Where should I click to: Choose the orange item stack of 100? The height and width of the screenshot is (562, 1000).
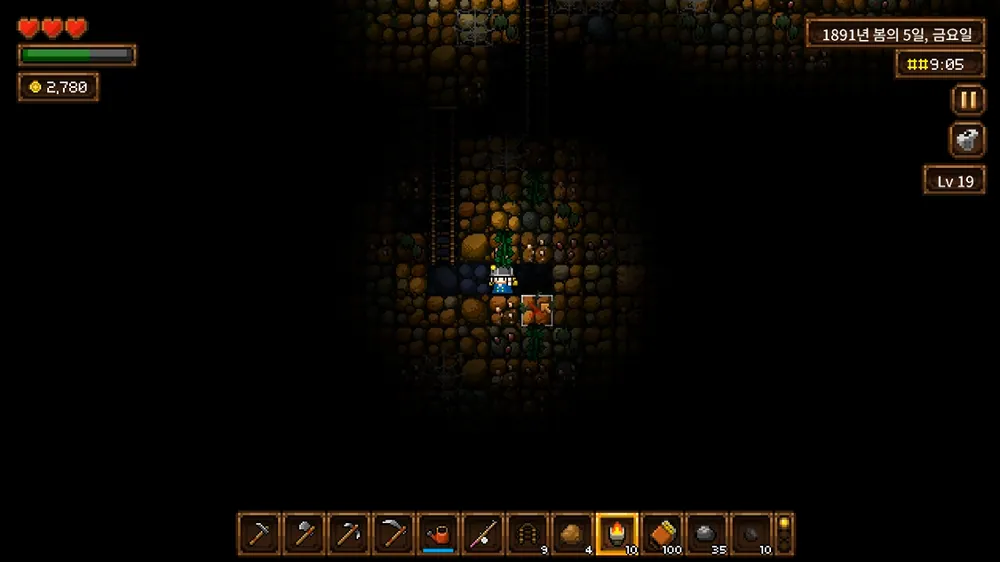click(662, 533)
